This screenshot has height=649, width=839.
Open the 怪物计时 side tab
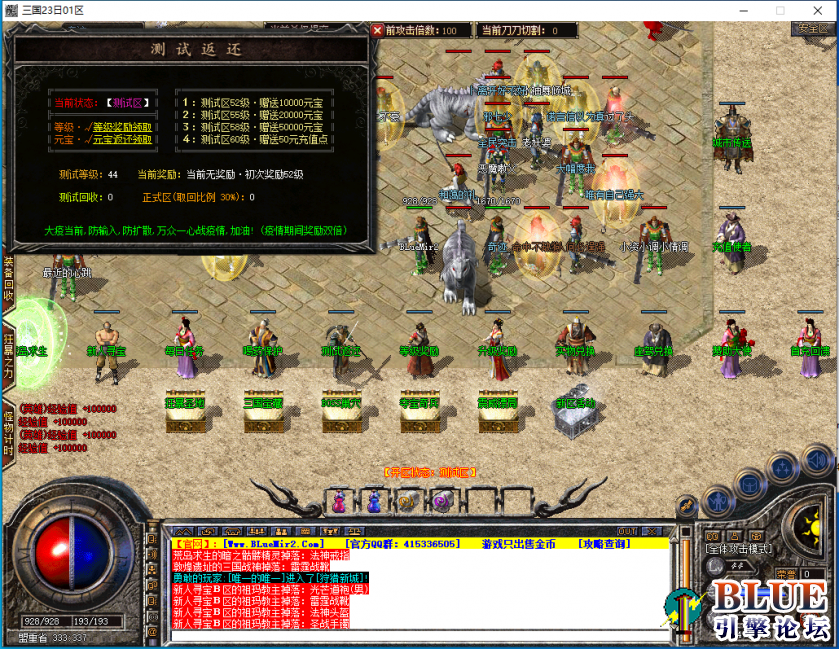tap(8, 429)
